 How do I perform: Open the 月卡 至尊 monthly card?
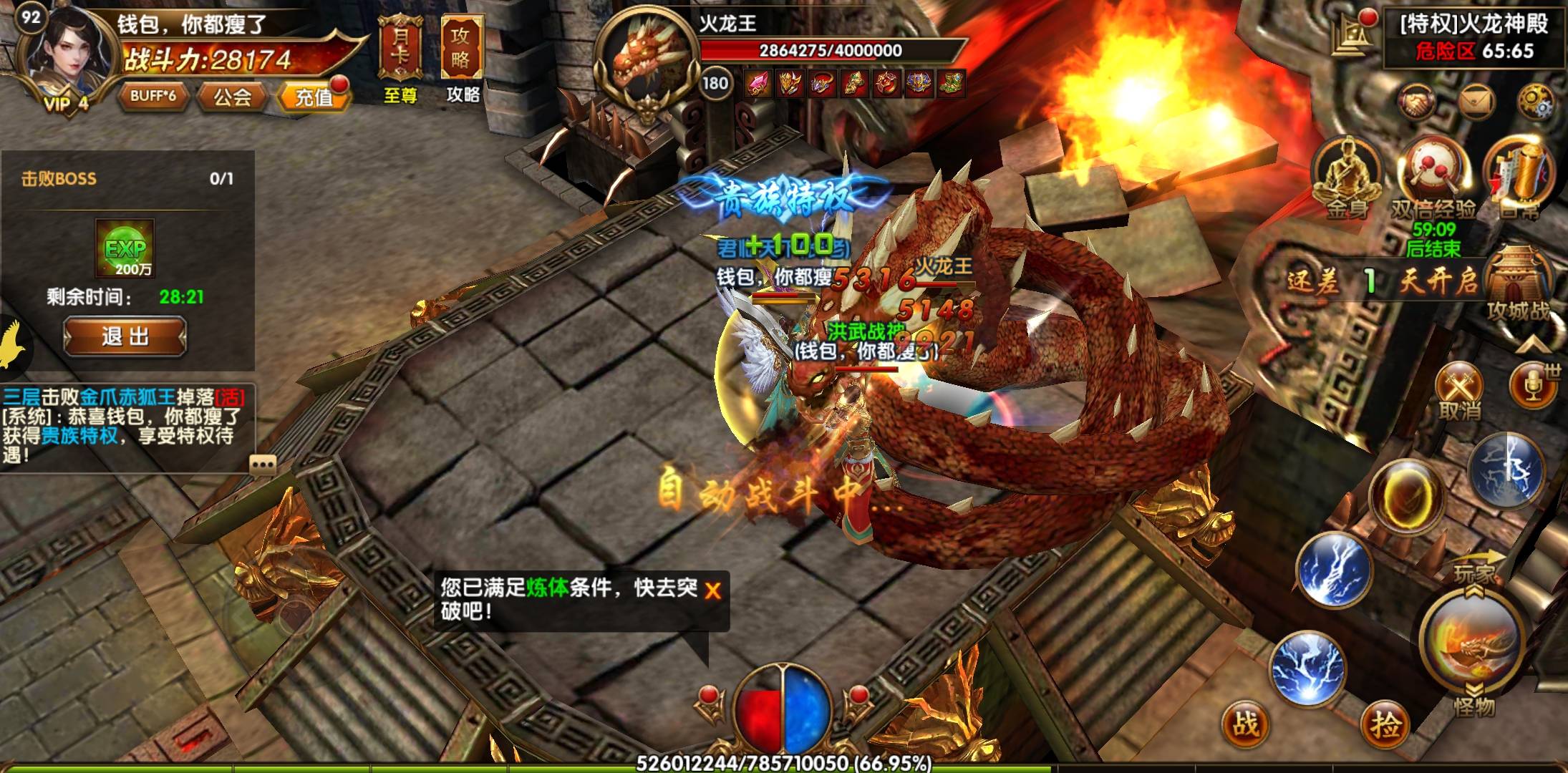point(400,59)
